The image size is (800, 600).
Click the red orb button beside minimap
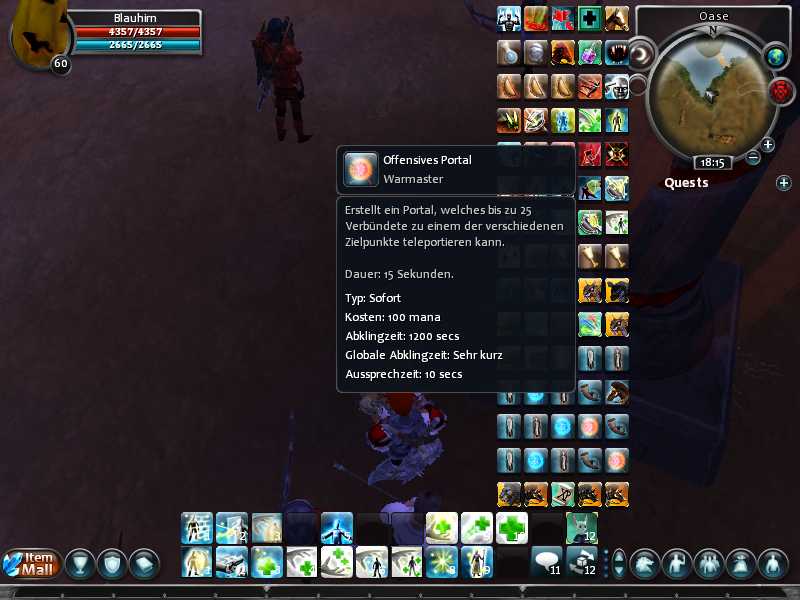(782, 91)
